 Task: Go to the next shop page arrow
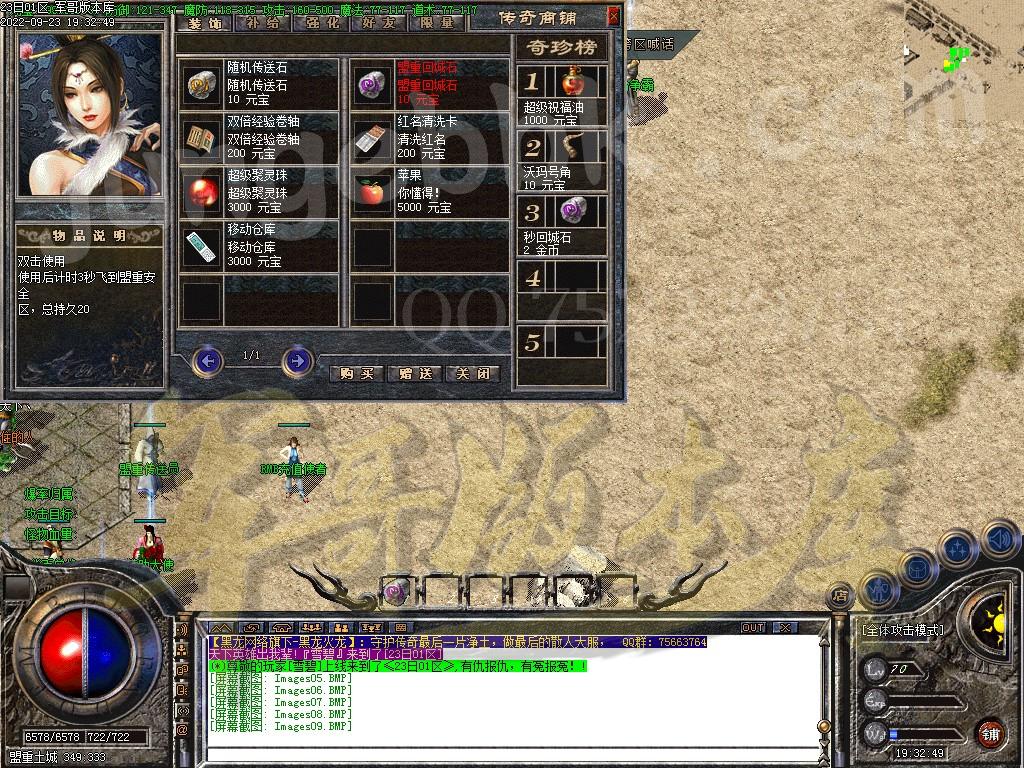click(297, 360)
